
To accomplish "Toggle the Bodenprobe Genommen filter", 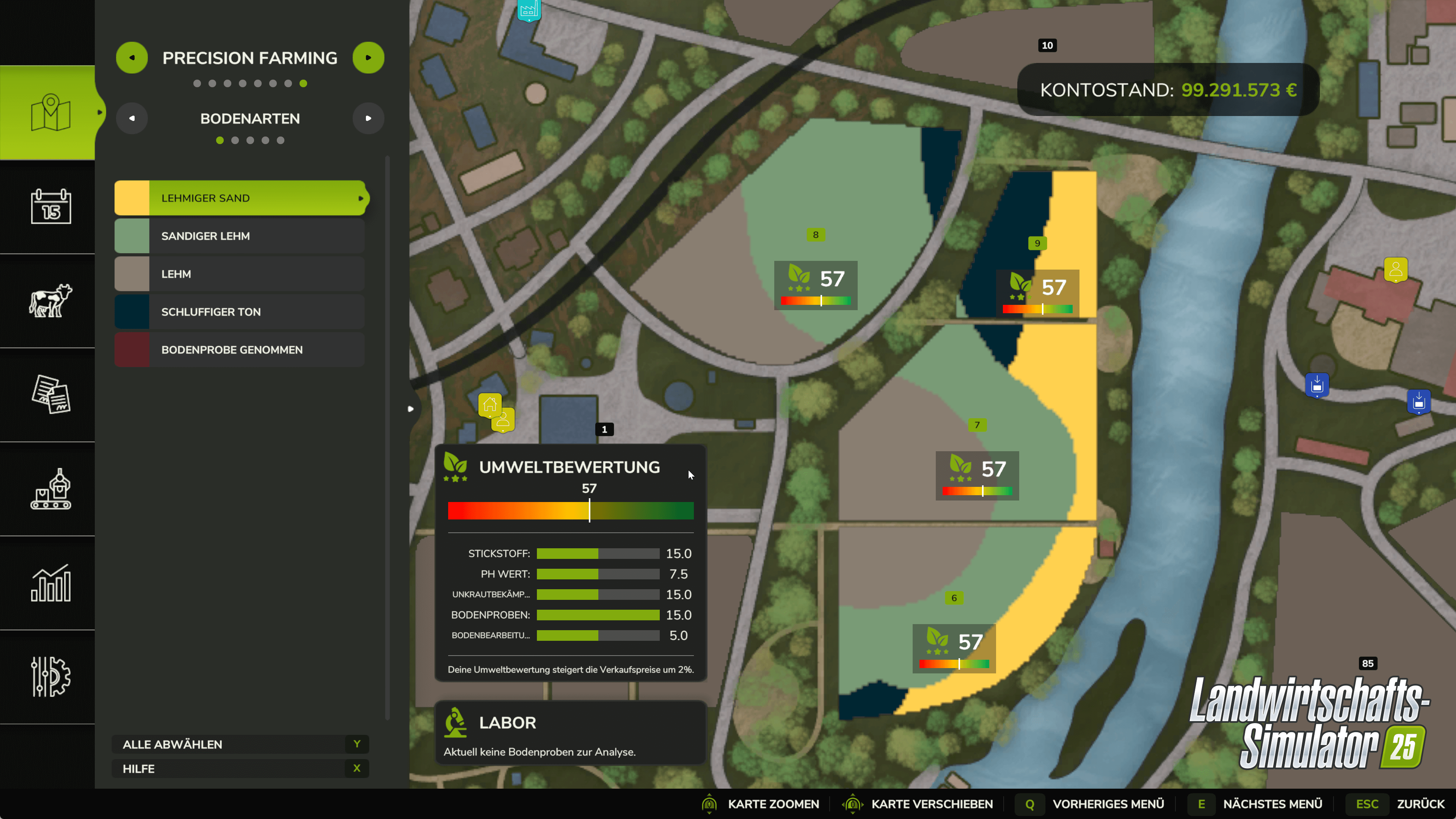I will click(240, 350).
